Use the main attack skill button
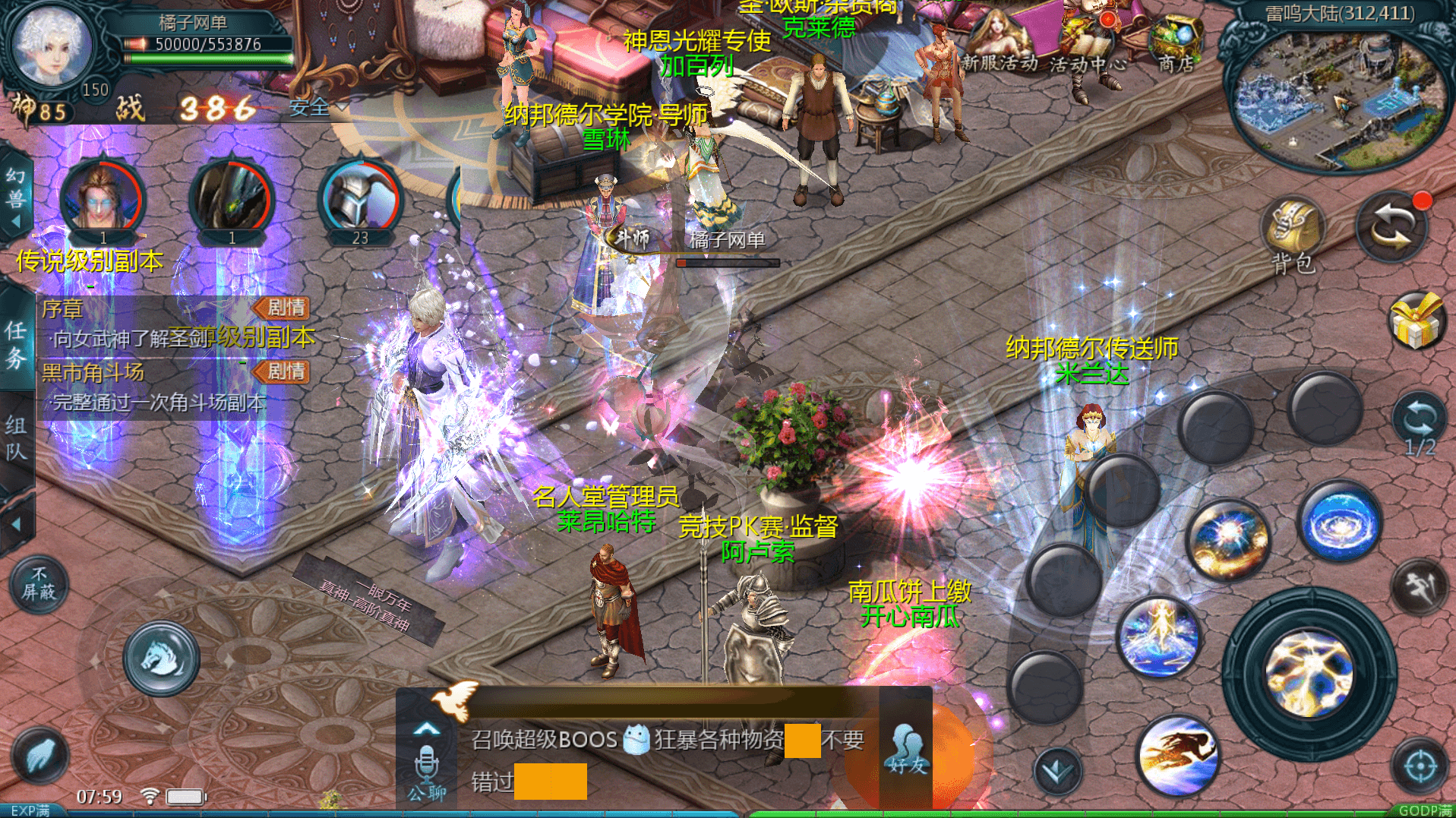Image resolution: width=1456 pixels, height=818 pixels. (x=1309, y=673)
